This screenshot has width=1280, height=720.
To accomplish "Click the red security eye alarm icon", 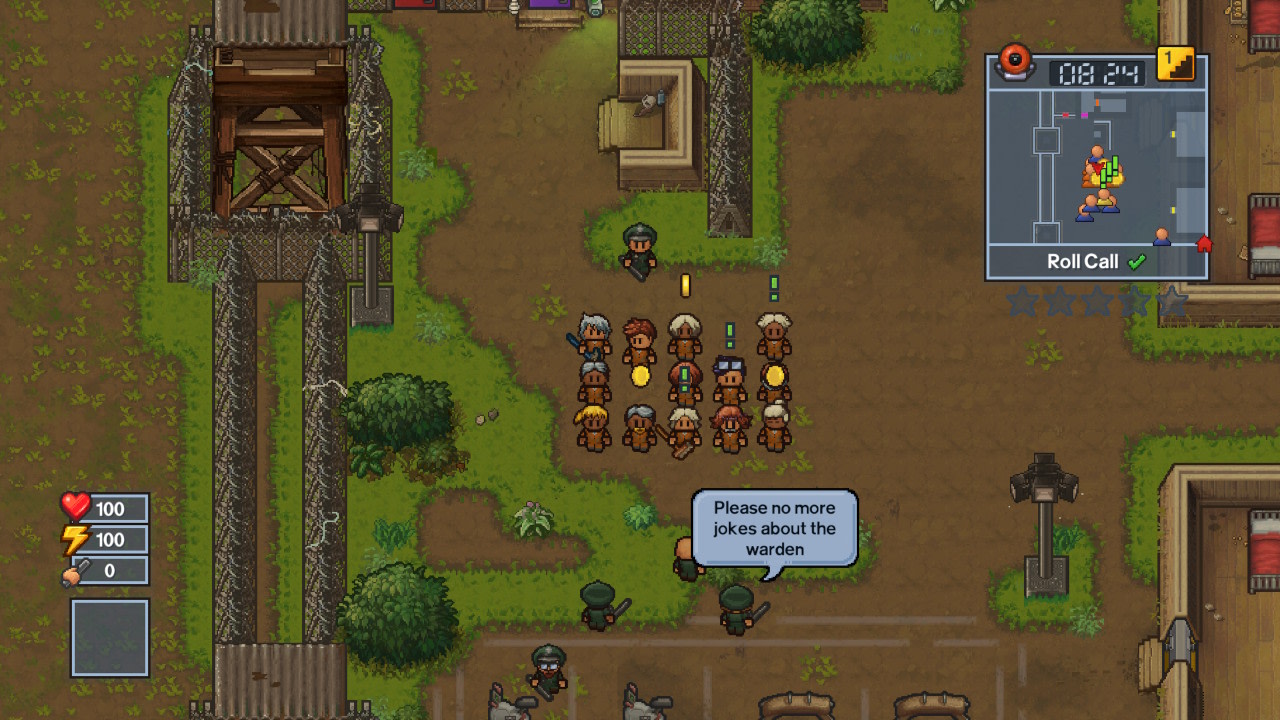I will pos(1014,64).
